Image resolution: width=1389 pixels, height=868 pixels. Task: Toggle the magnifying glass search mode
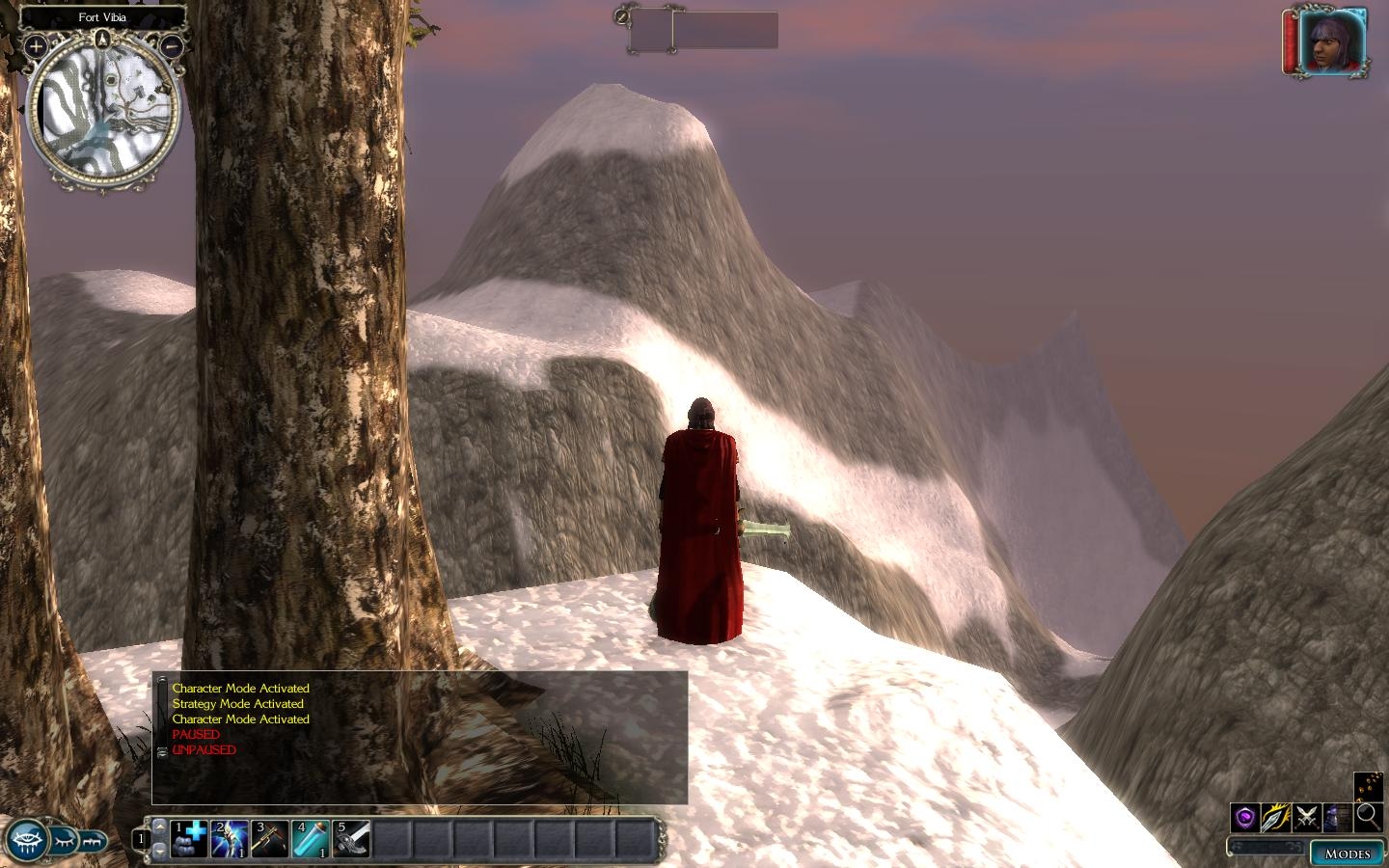[x=1369, y=817]
